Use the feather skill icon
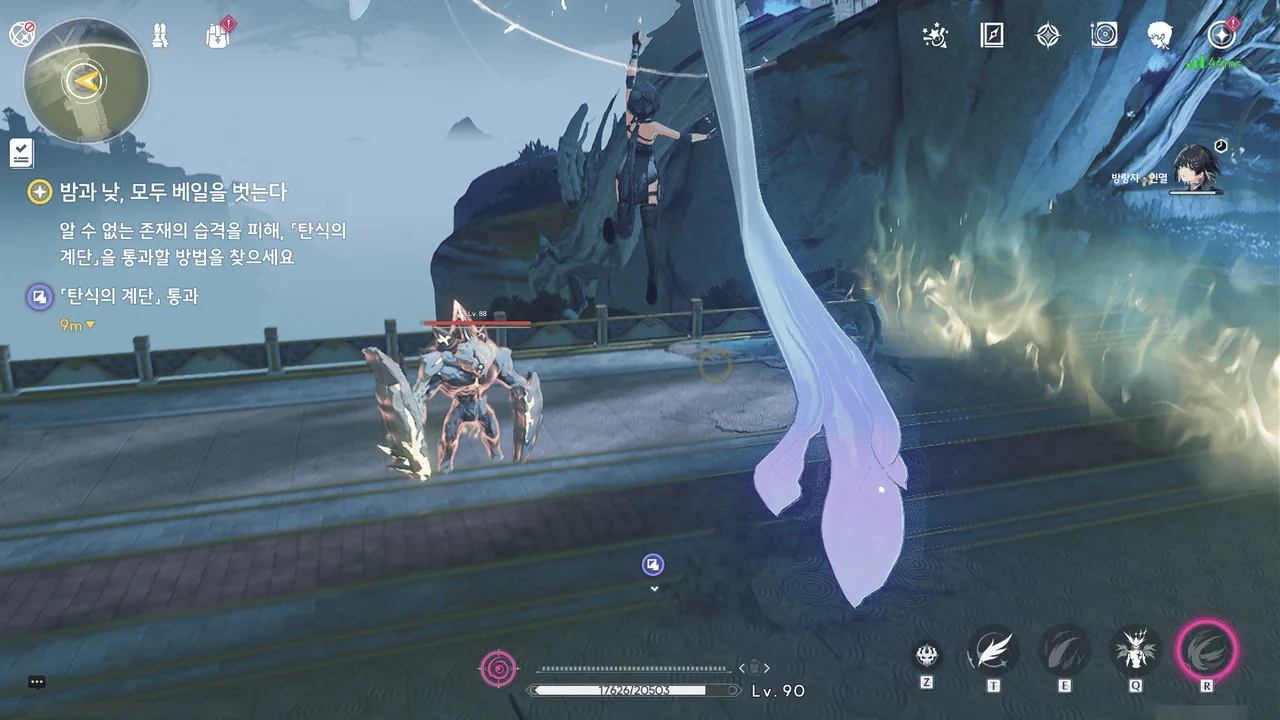The width and height of the screenshot is (1280, 720). pos(993,650)
